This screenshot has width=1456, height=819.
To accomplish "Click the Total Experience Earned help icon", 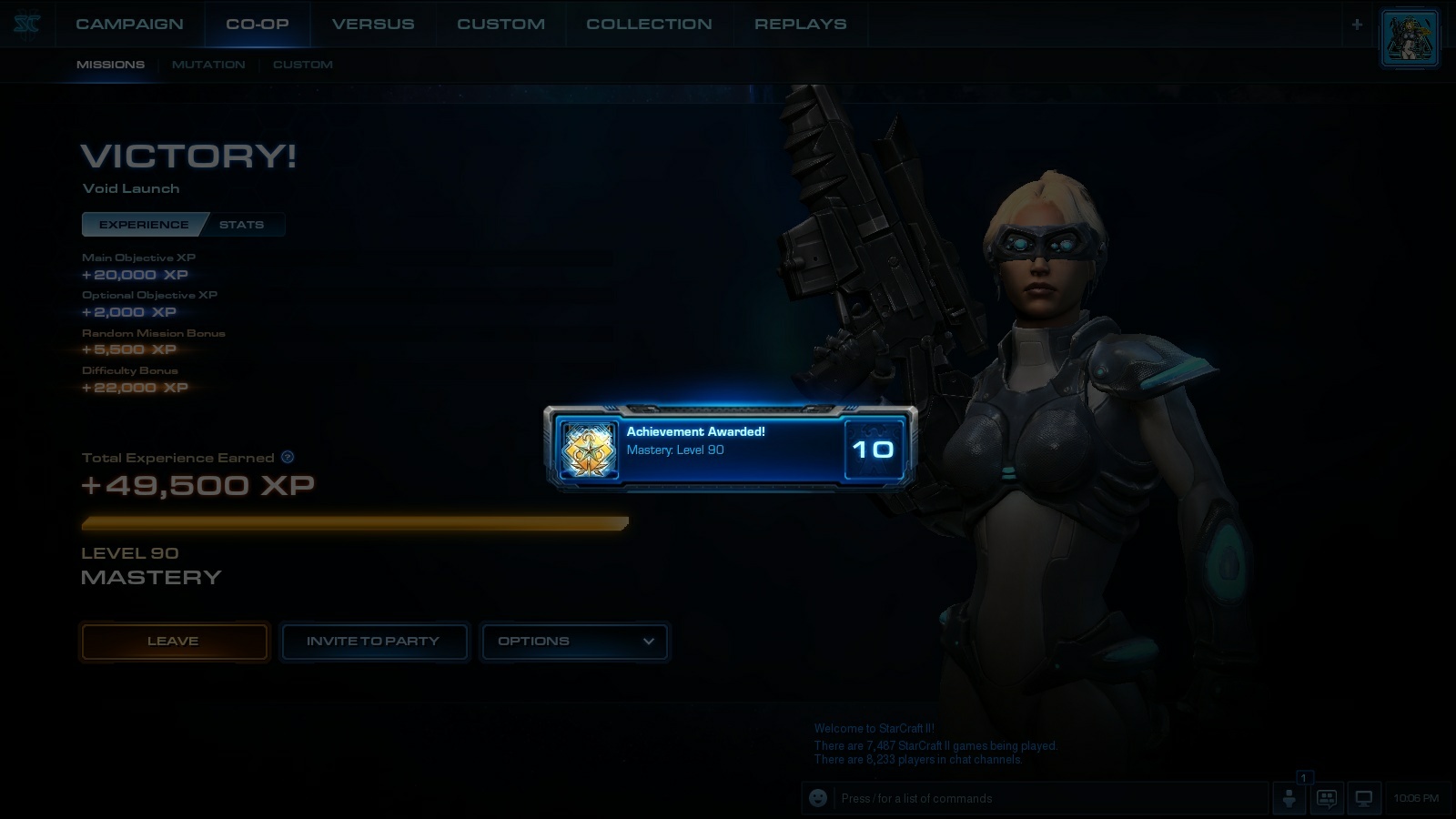I will coord(288,457).
